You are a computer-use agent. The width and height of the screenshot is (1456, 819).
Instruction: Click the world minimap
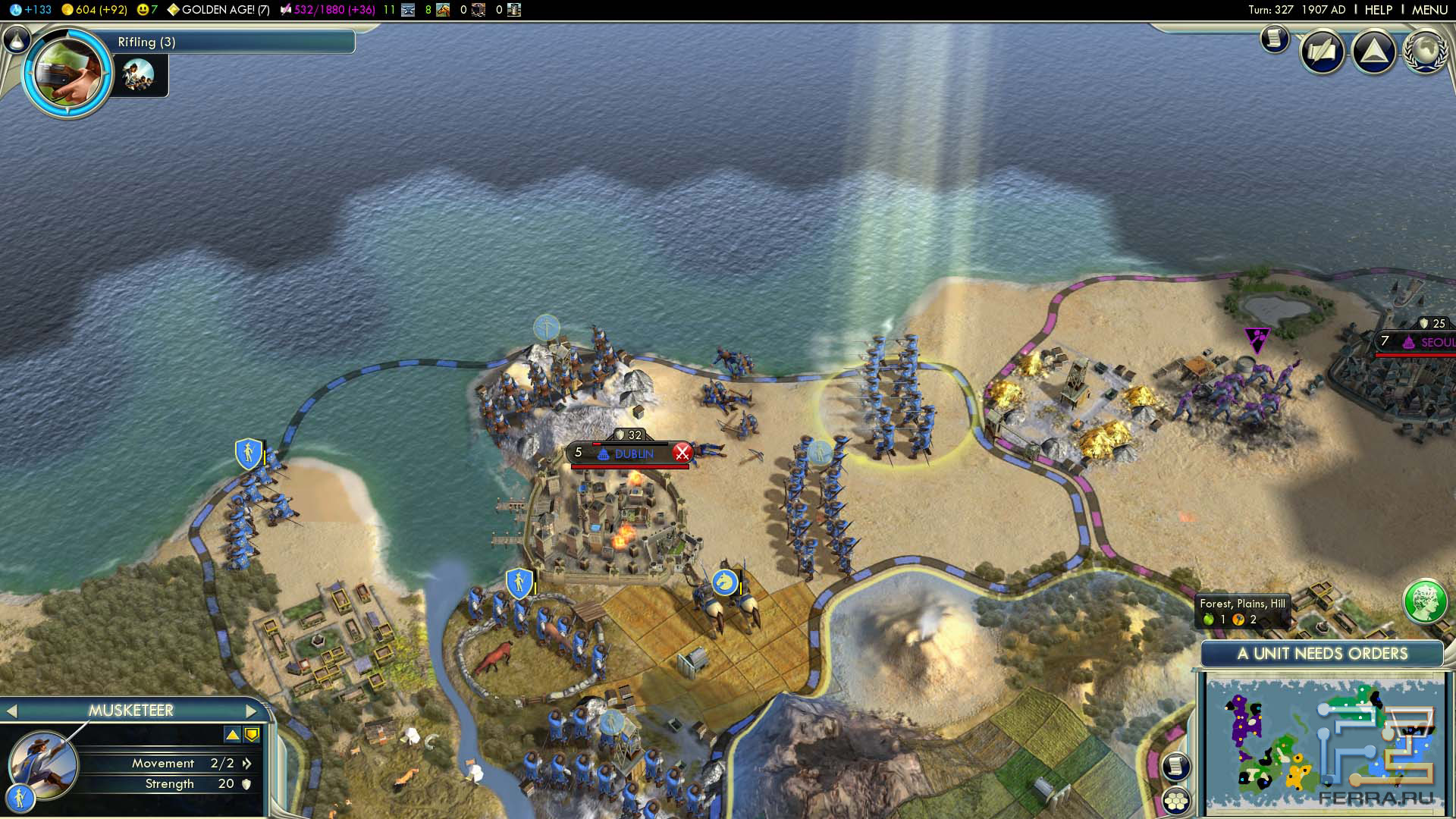tap(1323, 745)
